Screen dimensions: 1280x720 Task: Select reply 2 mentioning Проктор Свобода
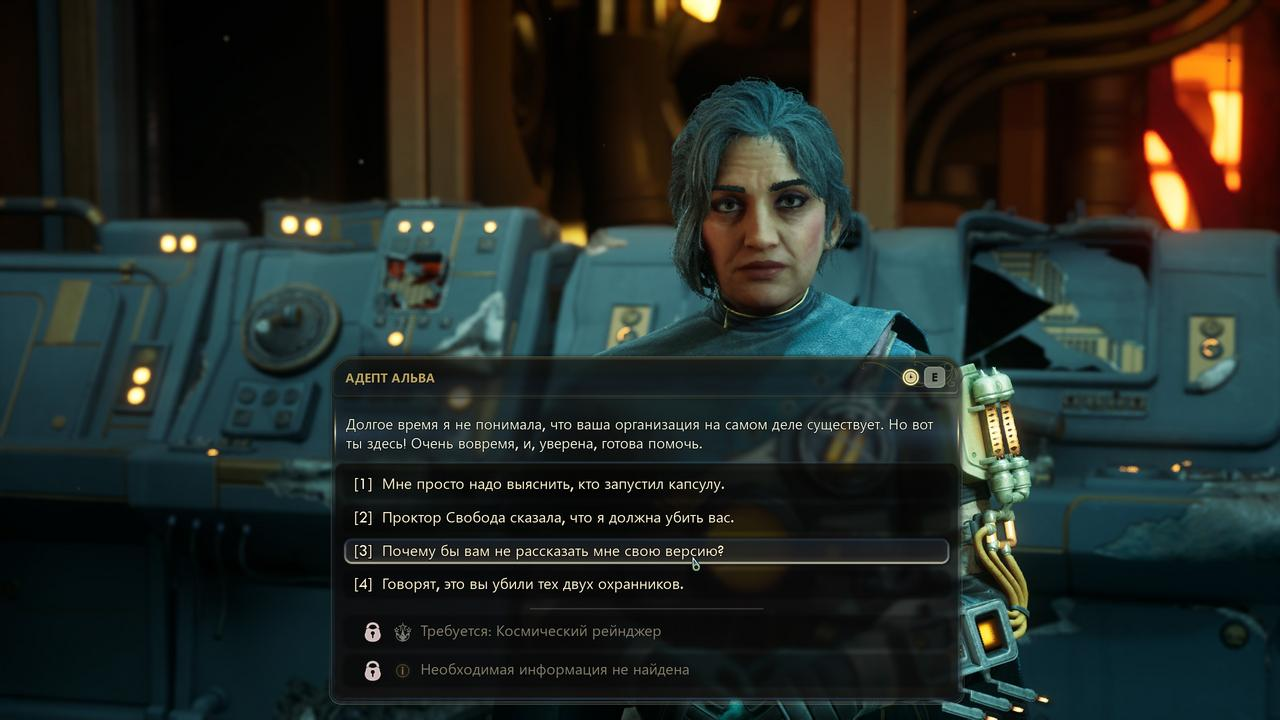(x=557, y=517)
